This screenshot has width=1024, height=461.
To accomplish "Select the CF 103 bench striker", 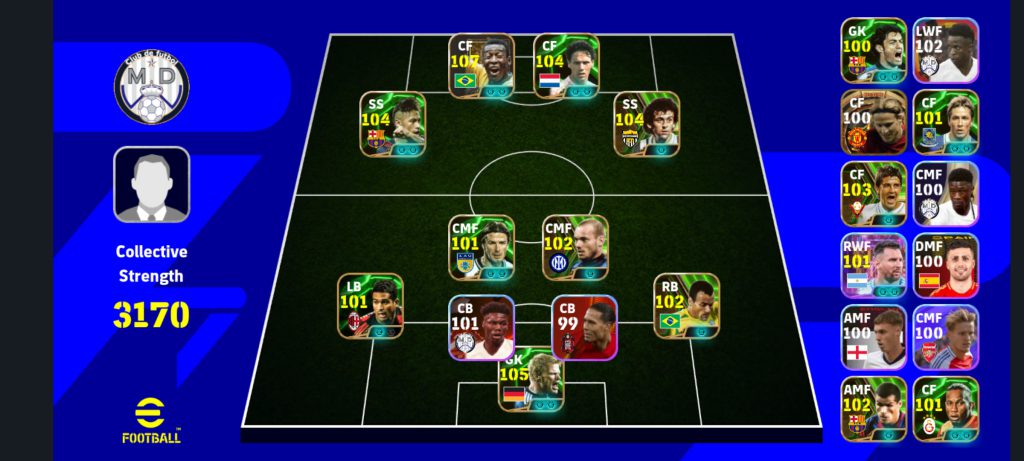I will [873, 193].
